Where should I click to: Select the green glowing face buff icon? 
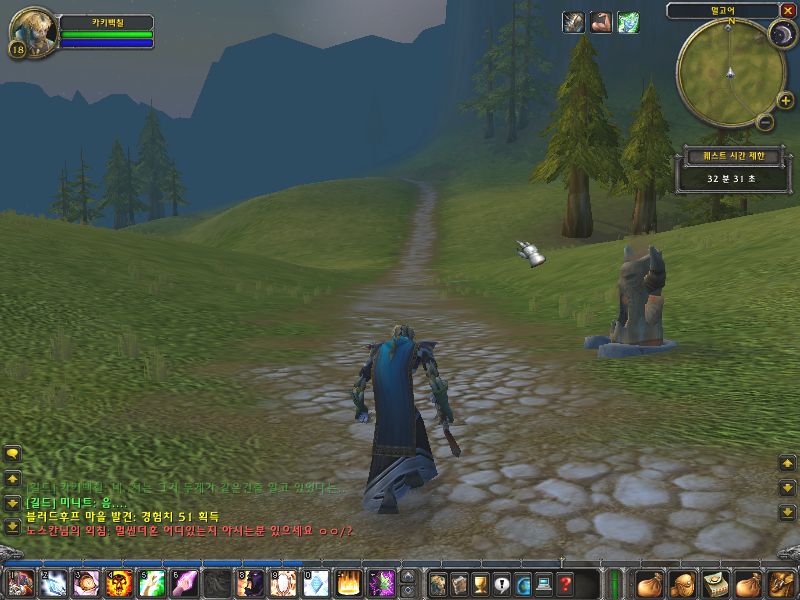click(x=628, y=22)
